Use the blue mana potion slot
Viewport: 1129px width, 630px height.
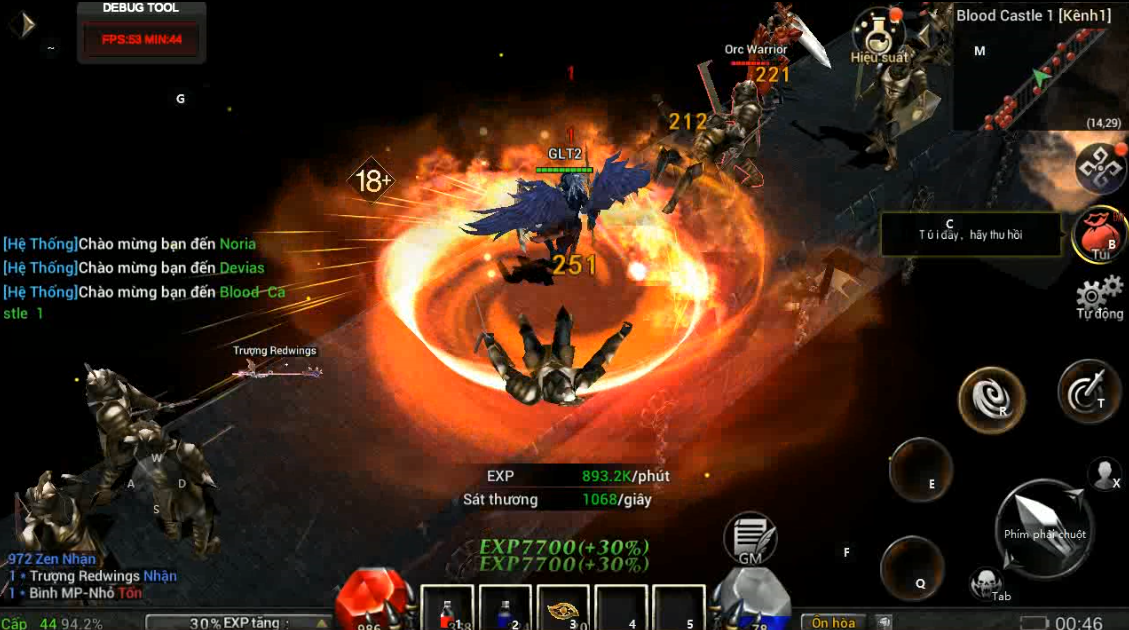506,609
